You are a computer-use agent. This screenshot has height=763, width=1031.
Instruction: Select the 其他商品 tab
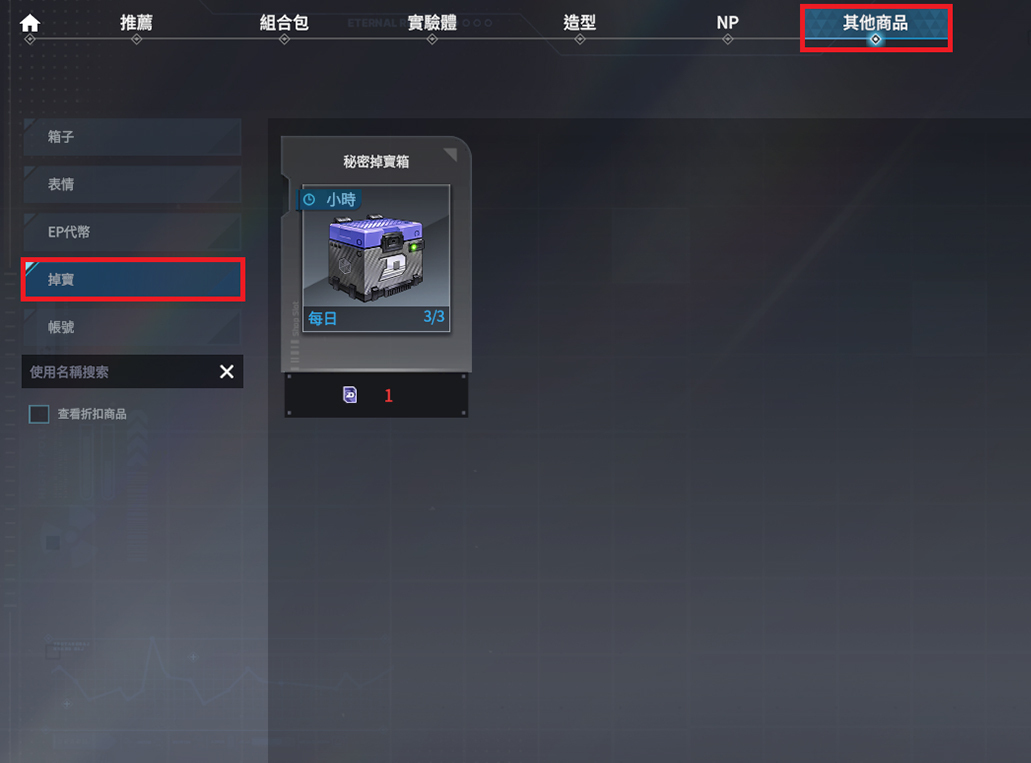(x=875, y=24)
